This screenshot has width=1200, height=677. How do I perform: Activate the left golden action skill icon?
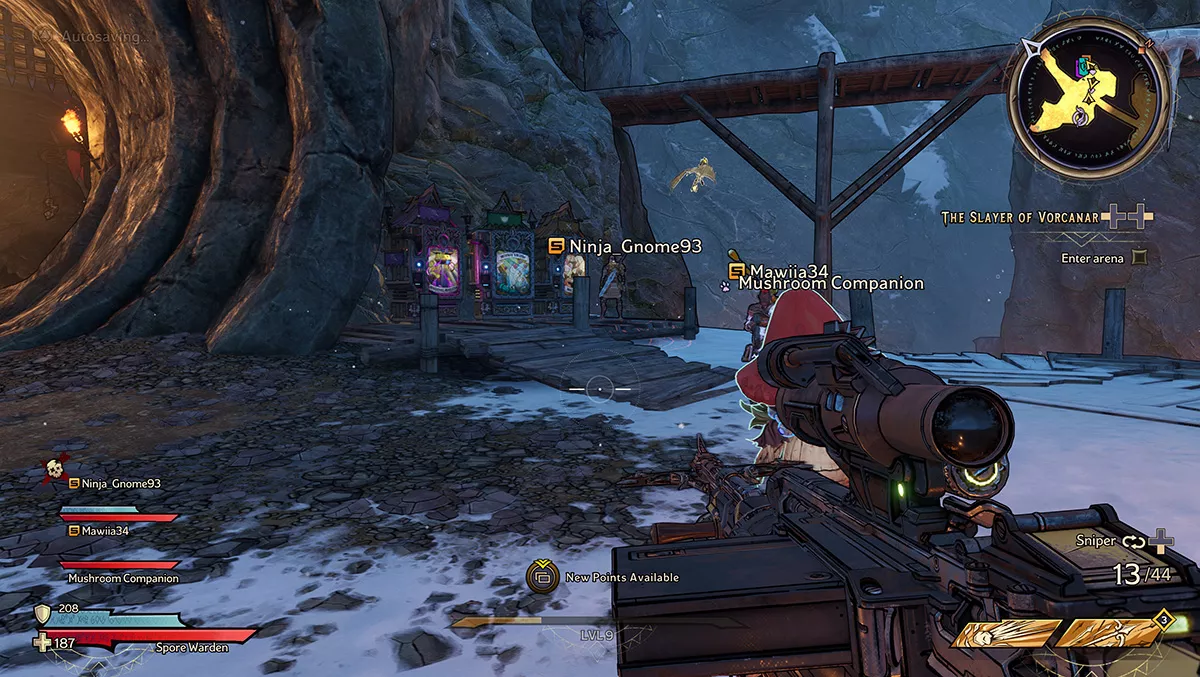click(1007, 634)
